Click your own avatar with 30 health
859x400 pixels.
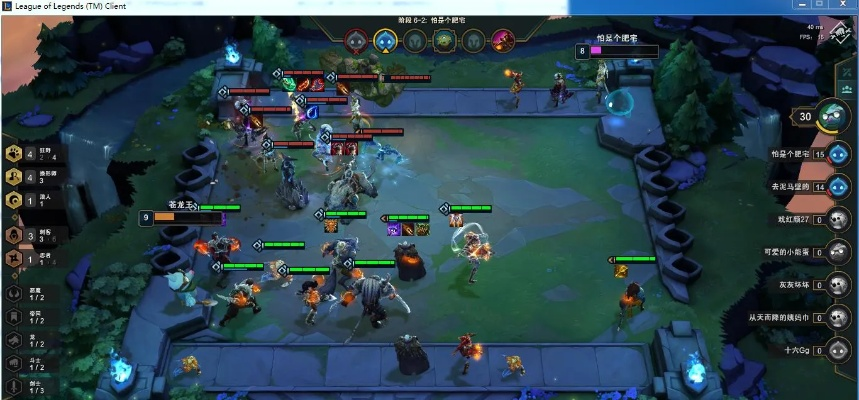pyautogui.click(x=833, y=116)
